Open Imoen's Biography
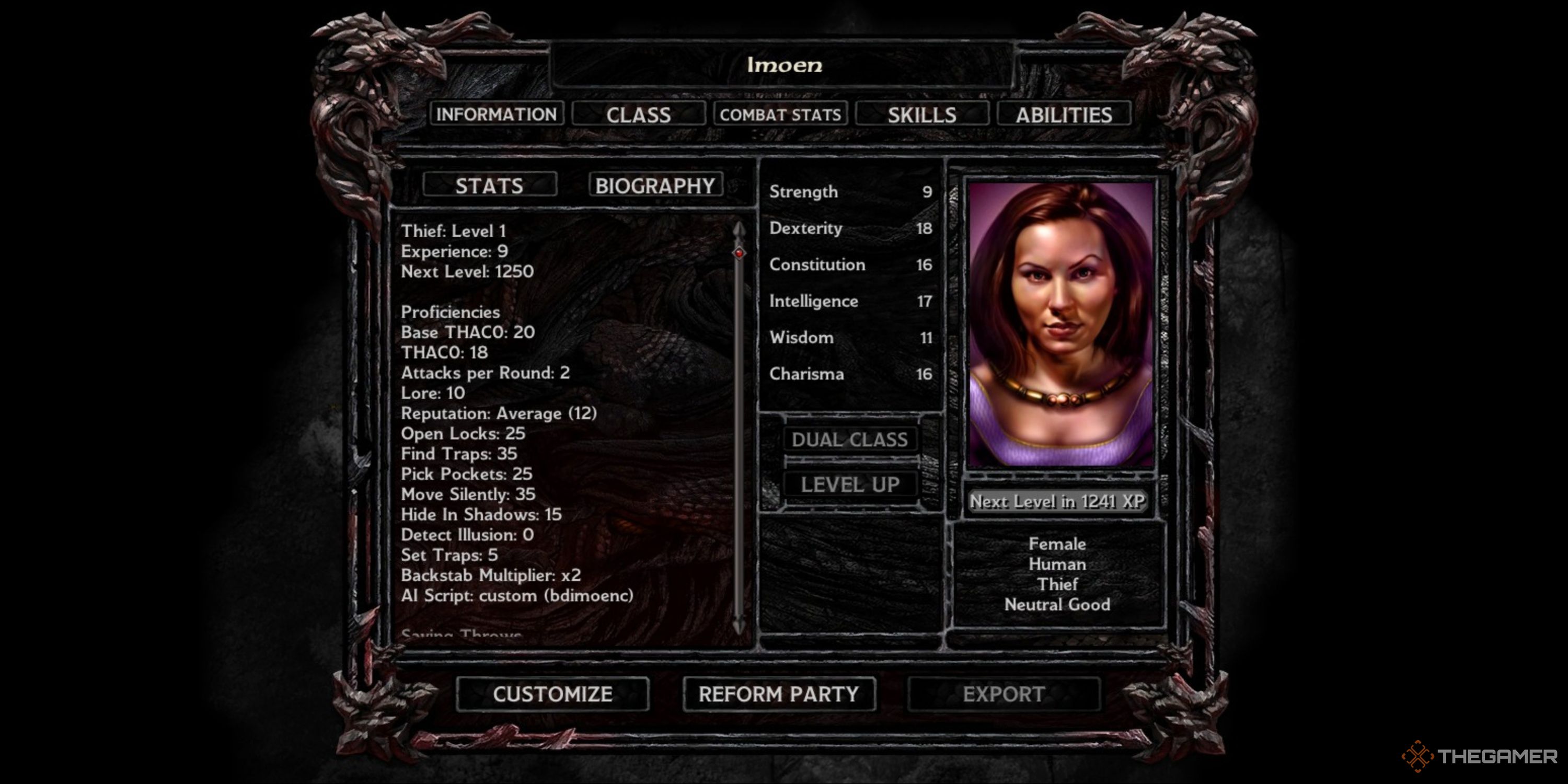1568x784 pixels. 655,185
